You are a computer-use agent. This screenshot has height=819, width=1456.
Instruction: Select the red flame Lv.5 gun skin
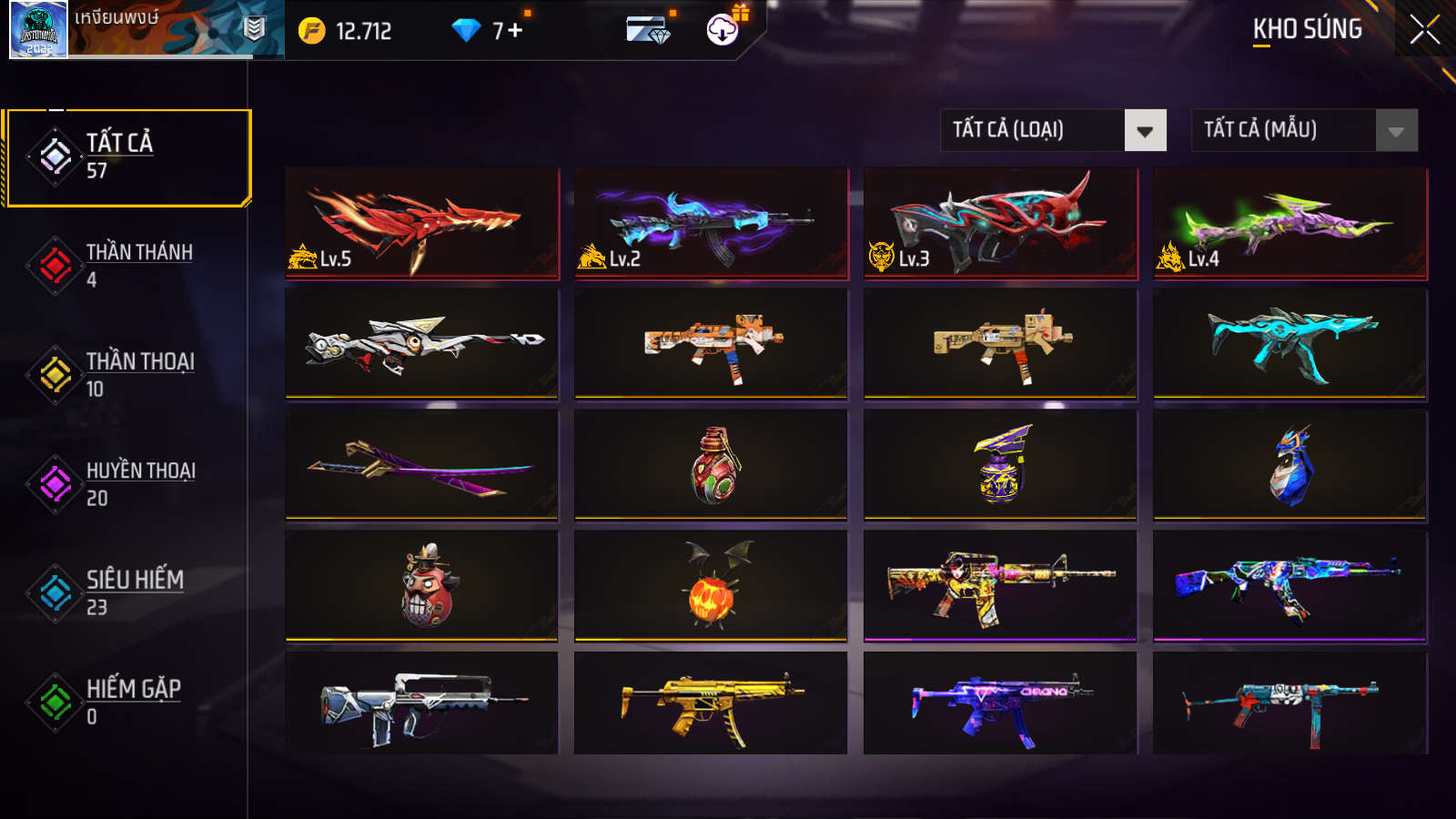421,222
